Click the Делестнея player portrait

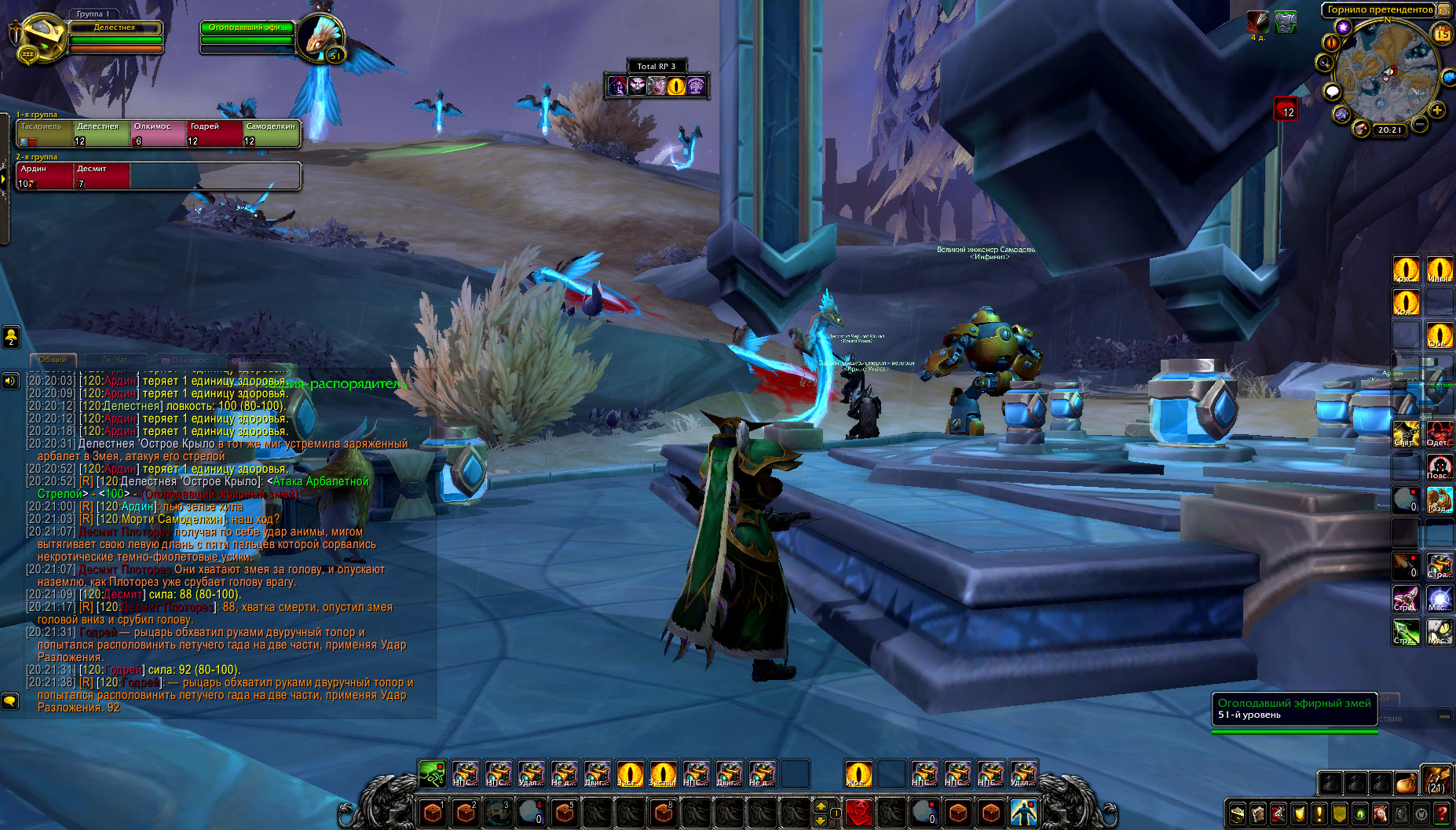(x=36, y=38)
